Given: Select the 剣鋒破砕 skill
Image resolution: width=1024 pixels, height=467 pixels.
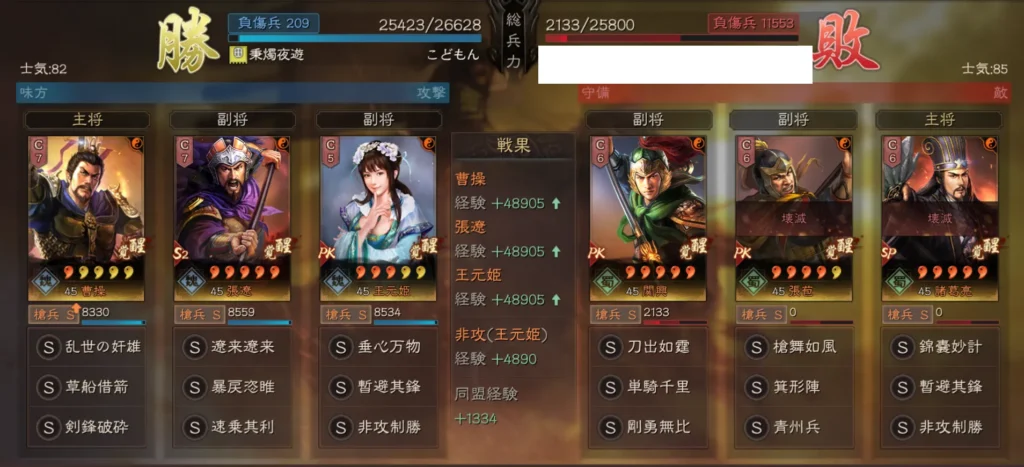Looking at the screenshot, I should tap(86, 427).
